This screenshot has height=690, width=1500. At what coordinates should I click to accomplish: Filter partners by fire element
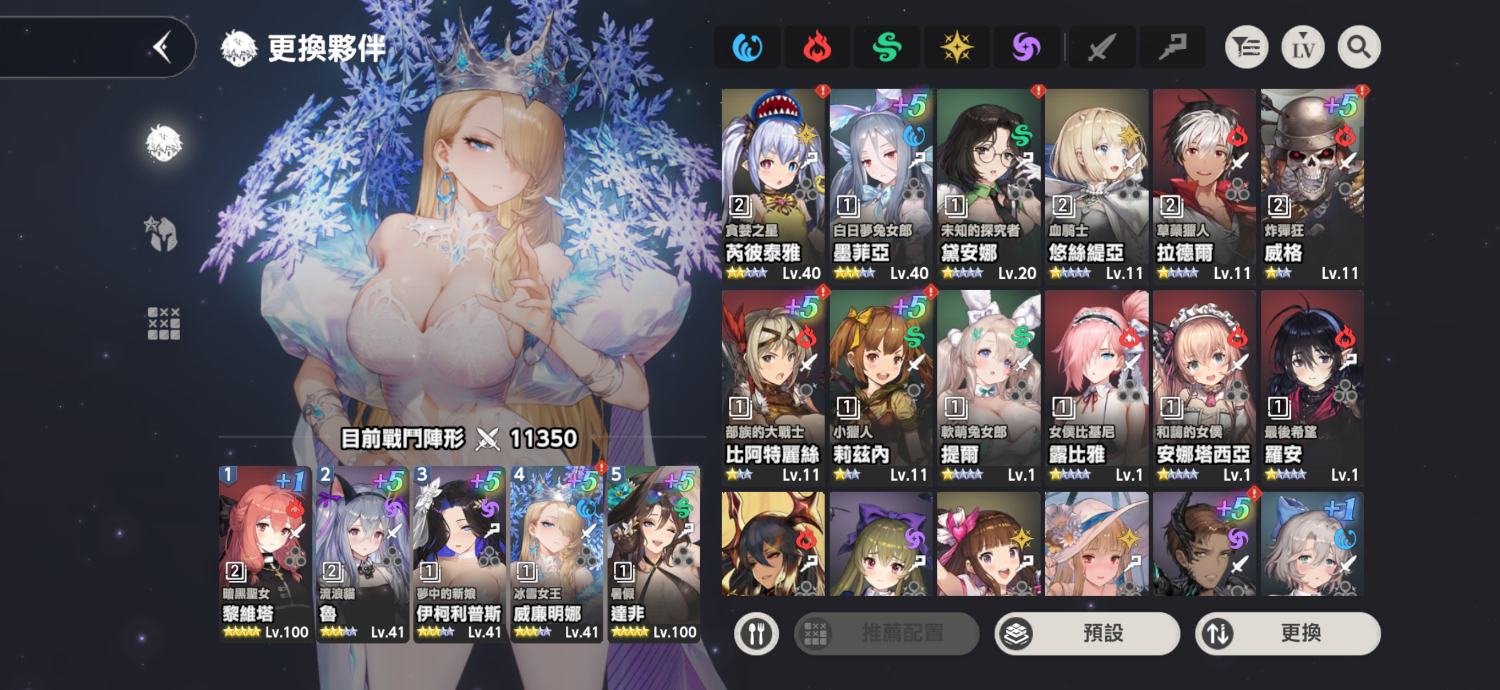click(x=817, y=47)
